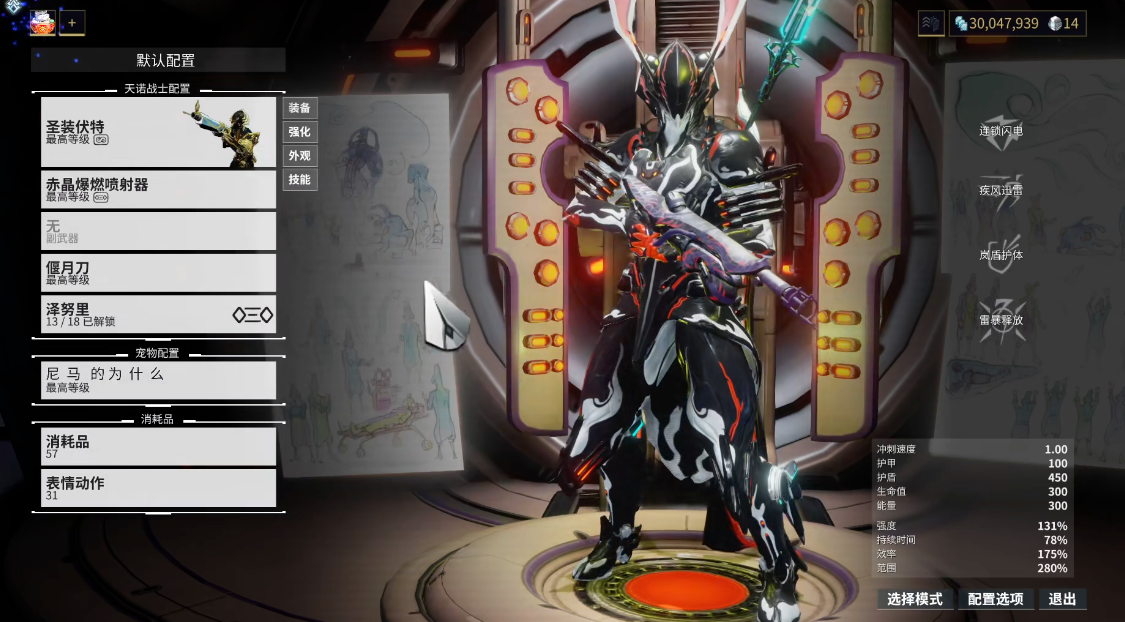Open the 表情动作 emotes entry
The width and height of the screenshot is (1125, 622).
tap(158, 488)
